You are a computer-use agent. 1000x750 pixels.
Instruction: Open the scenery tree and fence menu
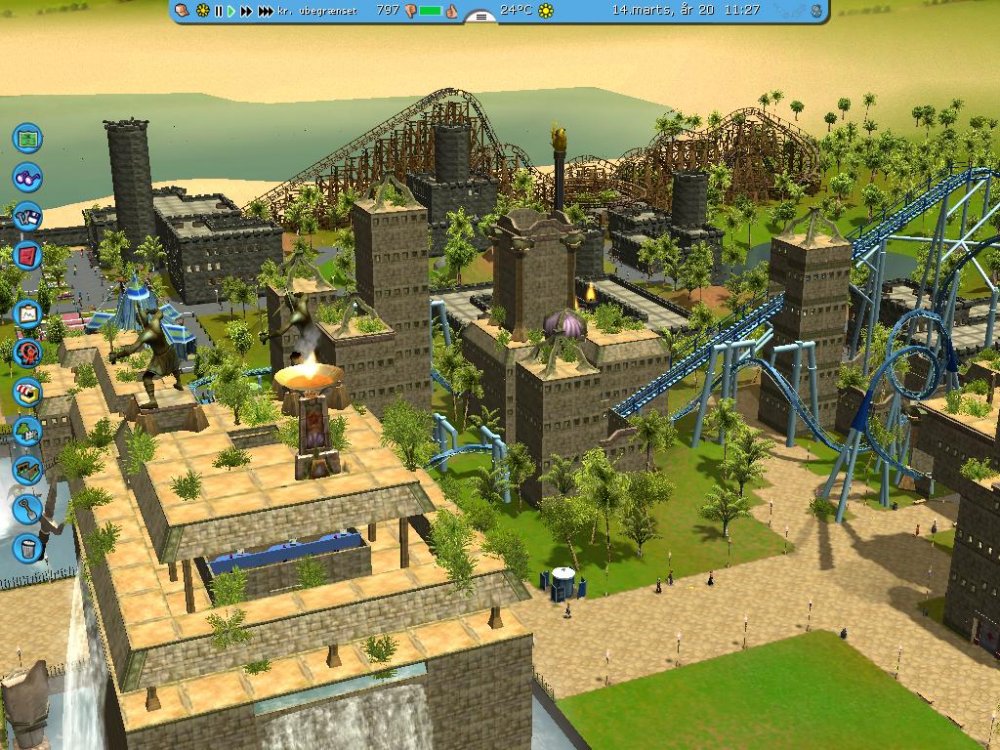(x=27, y=431)
